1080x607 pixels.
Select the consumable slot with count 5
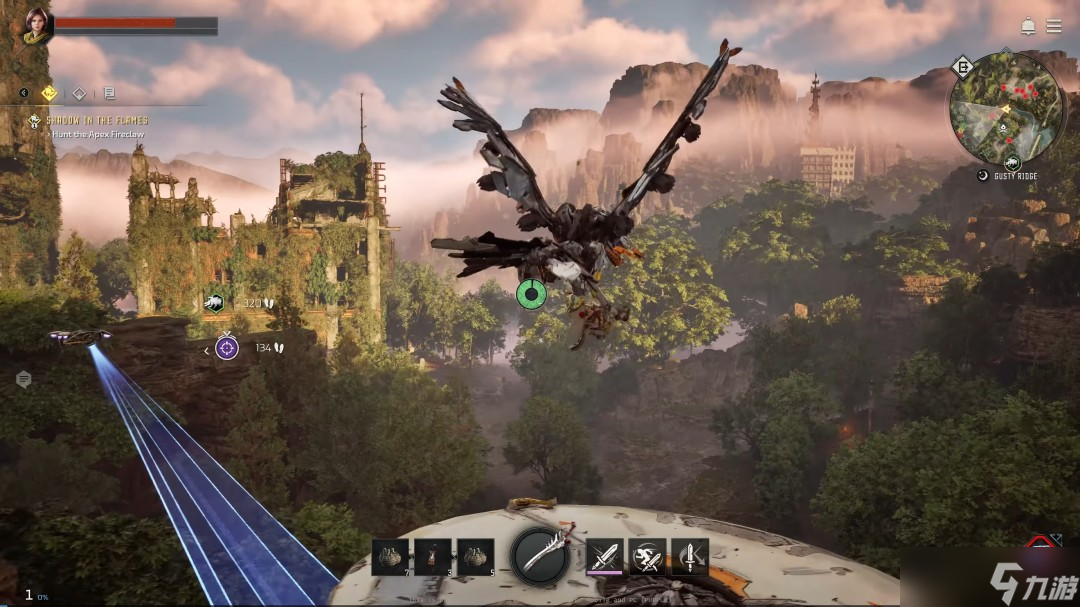coord(476,557)
